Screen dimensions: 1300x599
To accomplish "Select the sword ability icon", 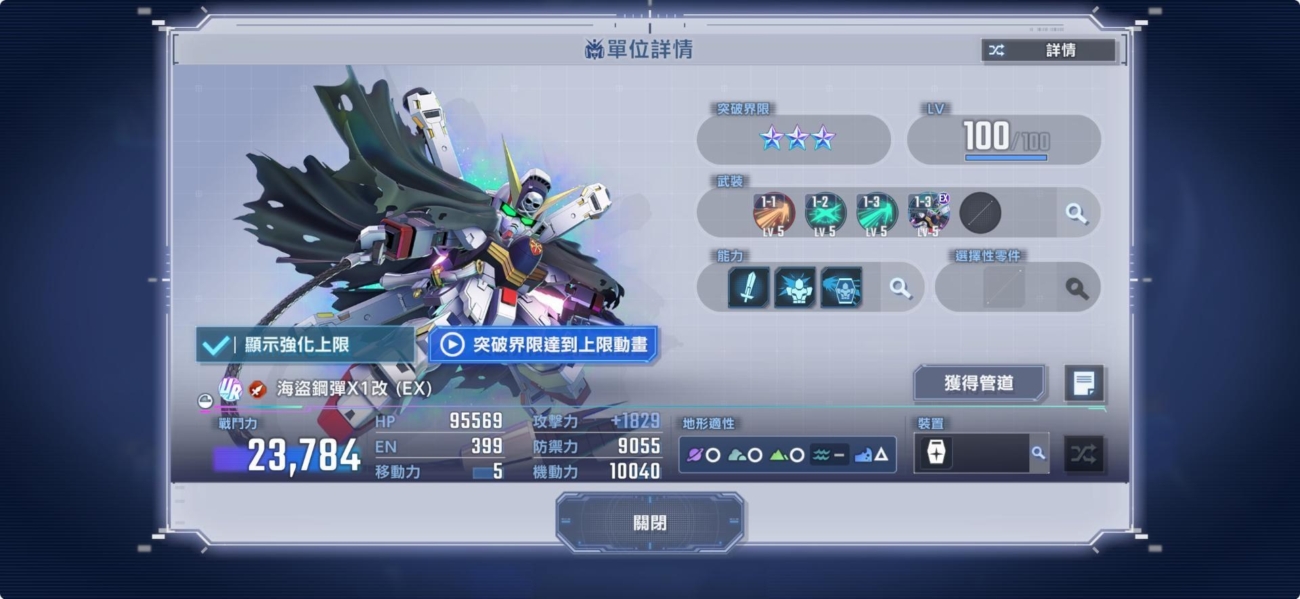I will (749, 288).
